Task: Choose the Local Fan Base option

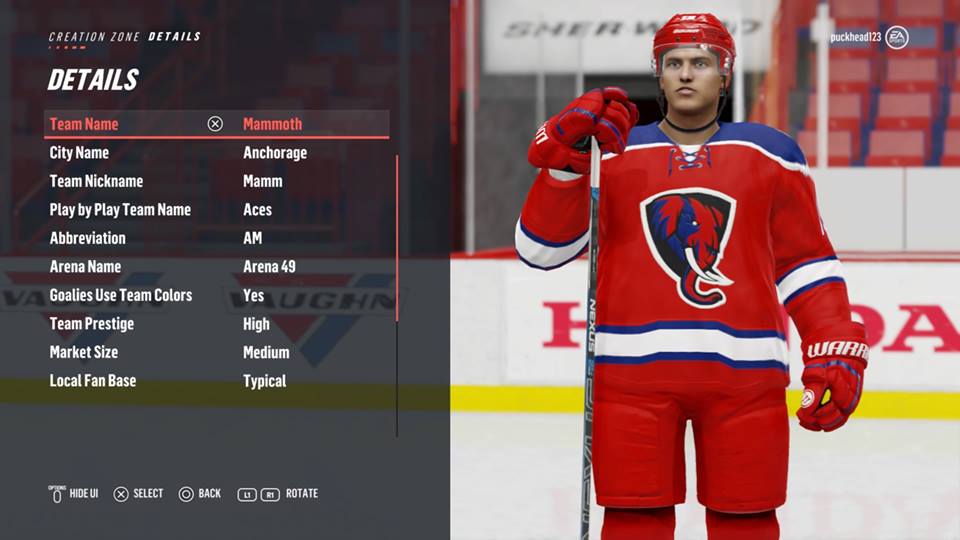Action: (x=216, y=381)
